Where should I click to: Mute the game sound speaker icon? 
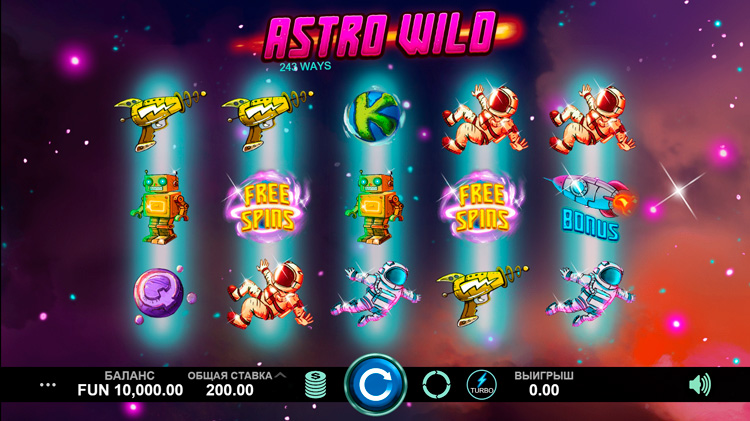(x=700, y=384)
